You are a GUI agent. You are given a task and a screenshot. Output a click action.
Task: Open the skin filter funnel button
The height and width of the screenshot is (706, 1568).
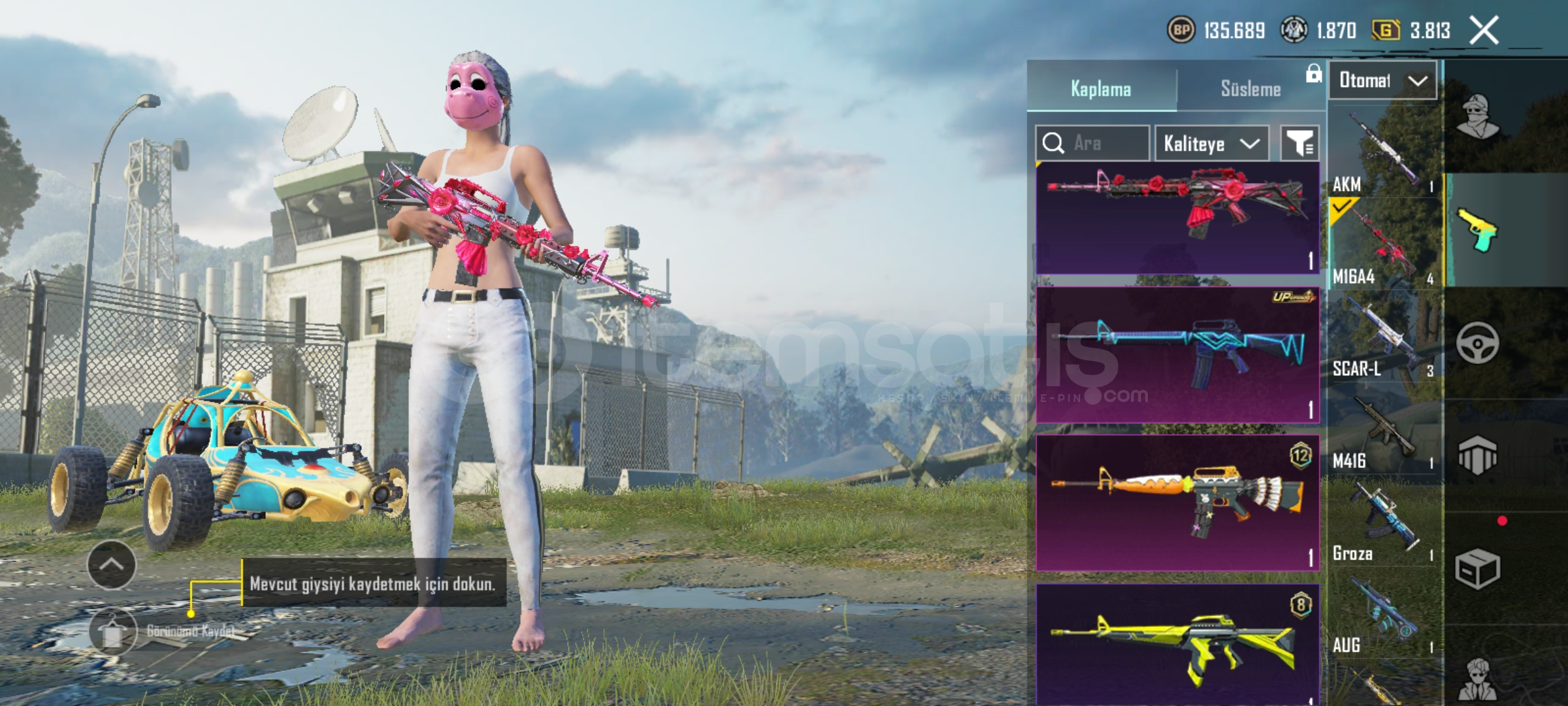coord(1299,143)
